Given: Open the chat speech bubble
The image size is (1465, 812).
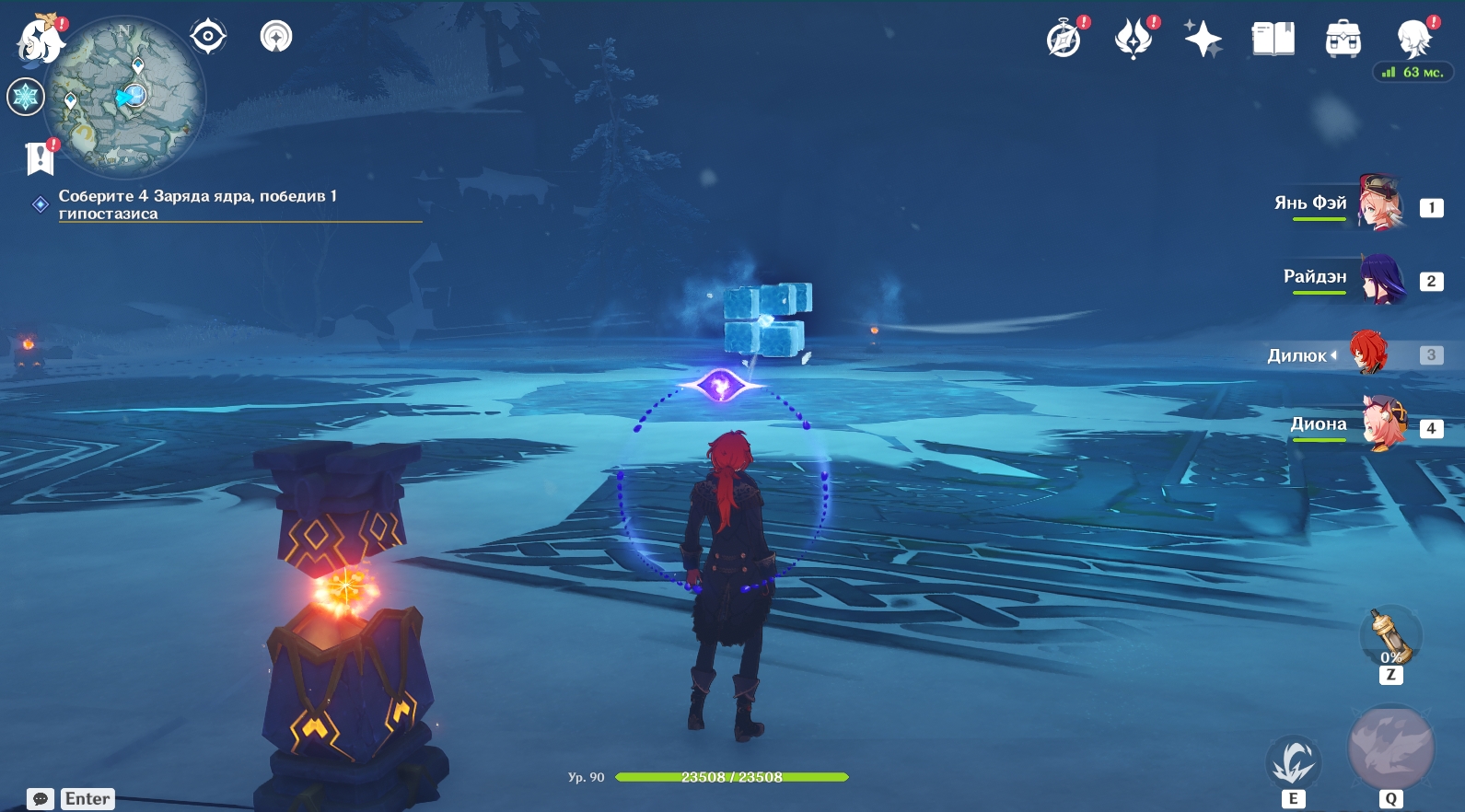Looking at the screenshot, I should coord(41,799).
